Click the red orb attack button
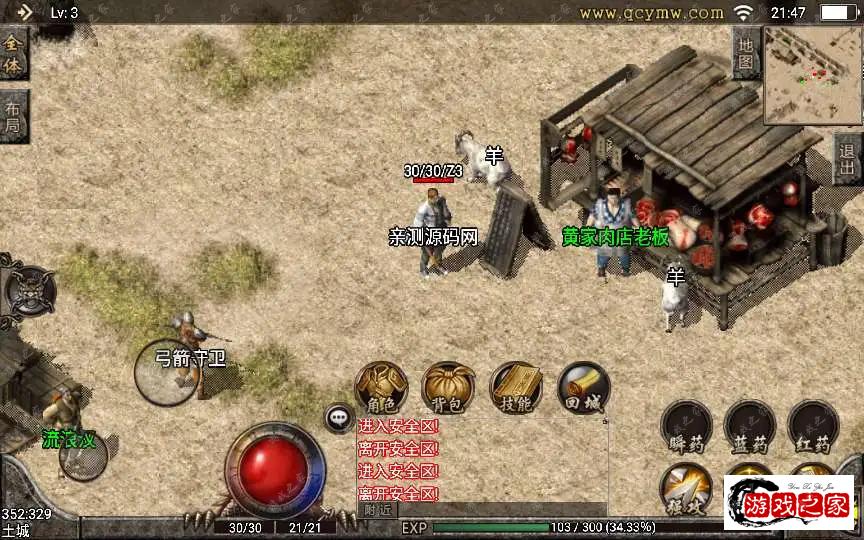864x540 pixels. coord(274,470)
